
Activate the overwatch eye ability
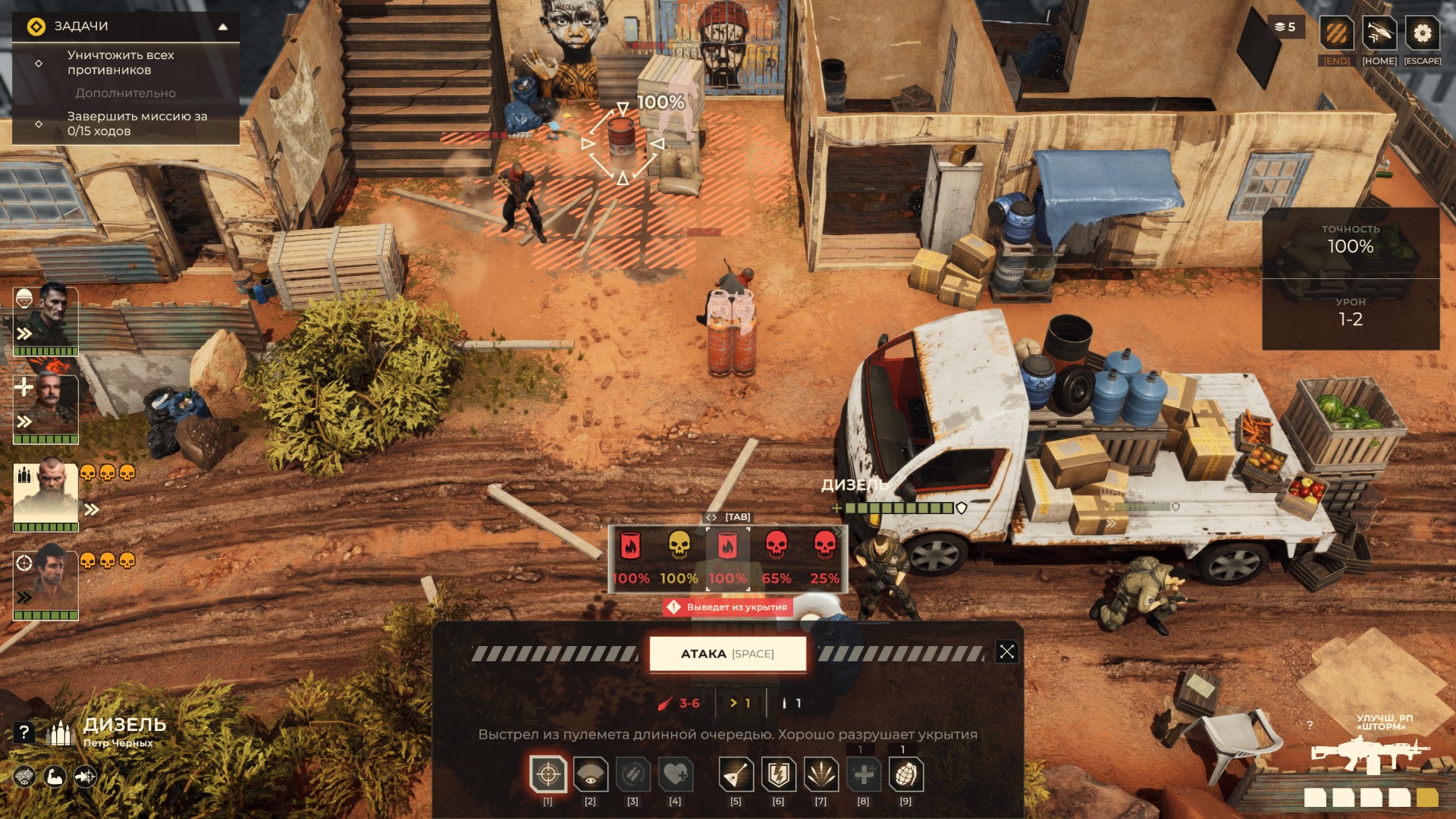point(590,775)
